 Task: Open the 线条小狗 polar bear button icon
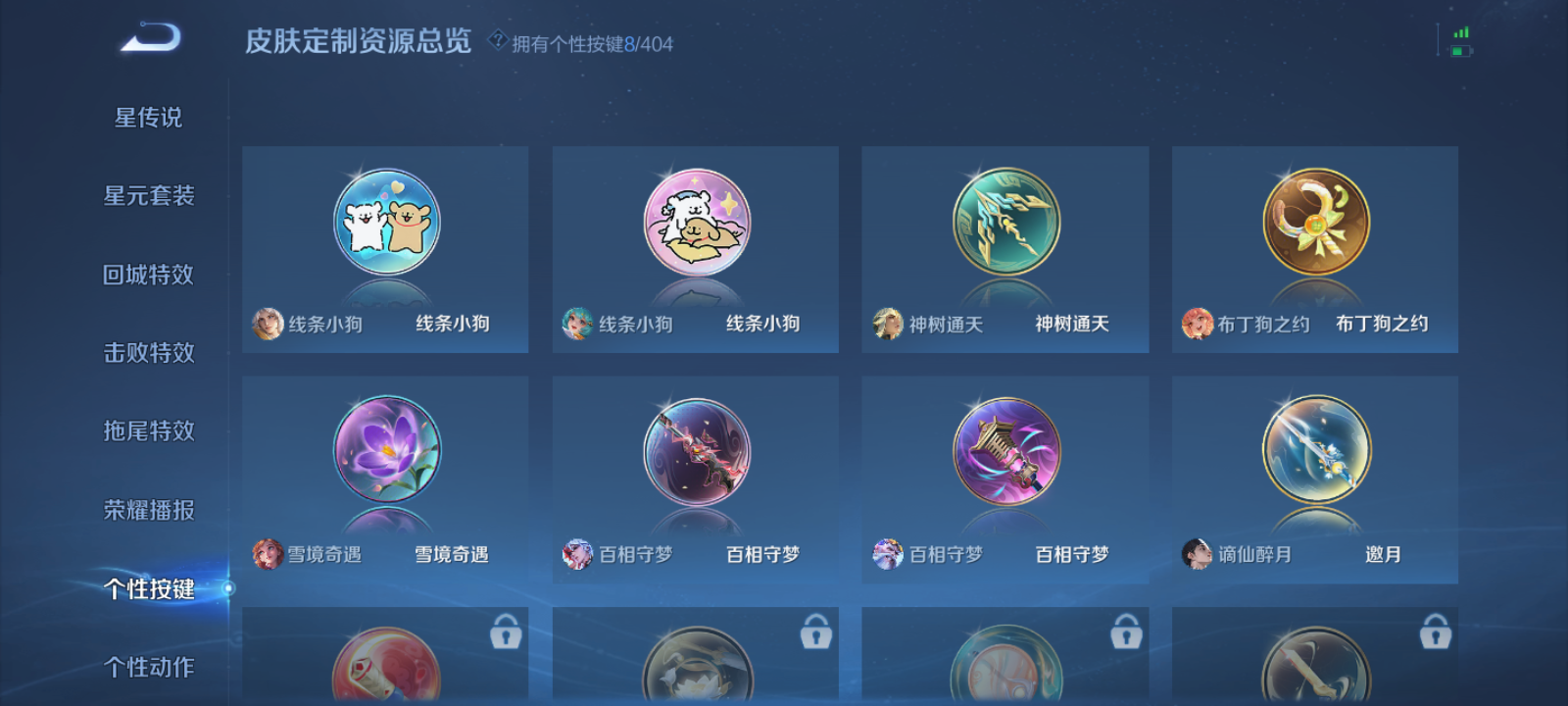click(385, 223)
